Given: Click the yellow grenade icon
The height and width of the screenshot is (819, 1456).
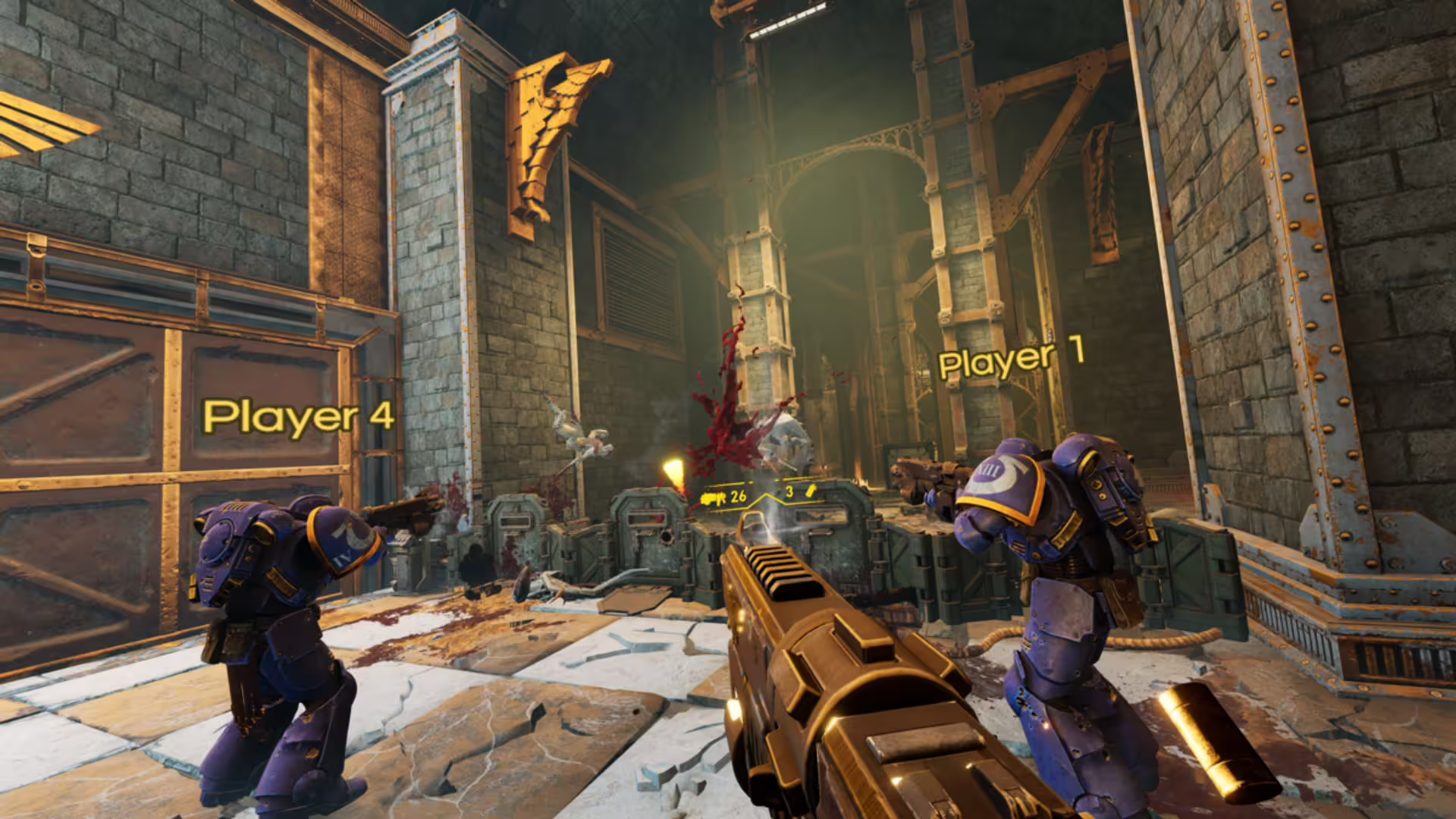Looking at the screenshot, I should coord(809,491).
